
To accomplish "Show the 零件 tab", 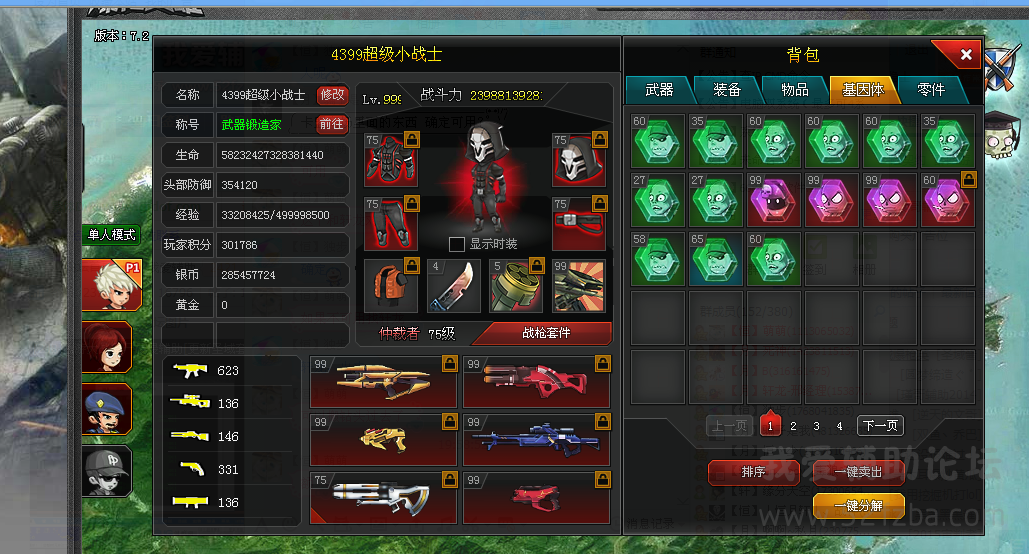I will tap(930, 90).
